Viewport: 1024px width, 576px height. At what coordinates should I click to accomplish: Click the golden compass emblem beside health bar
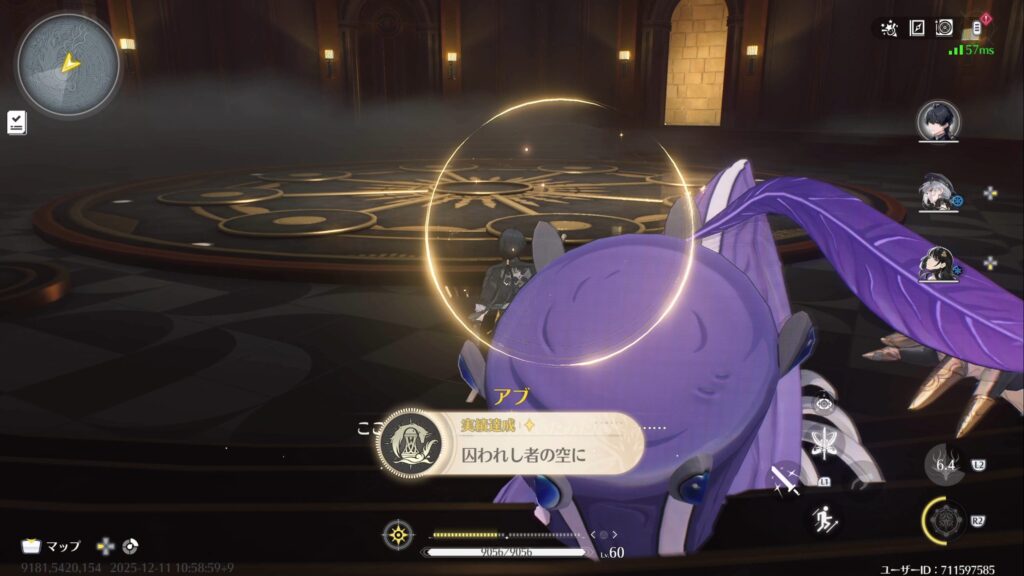(x=398, y=535)
